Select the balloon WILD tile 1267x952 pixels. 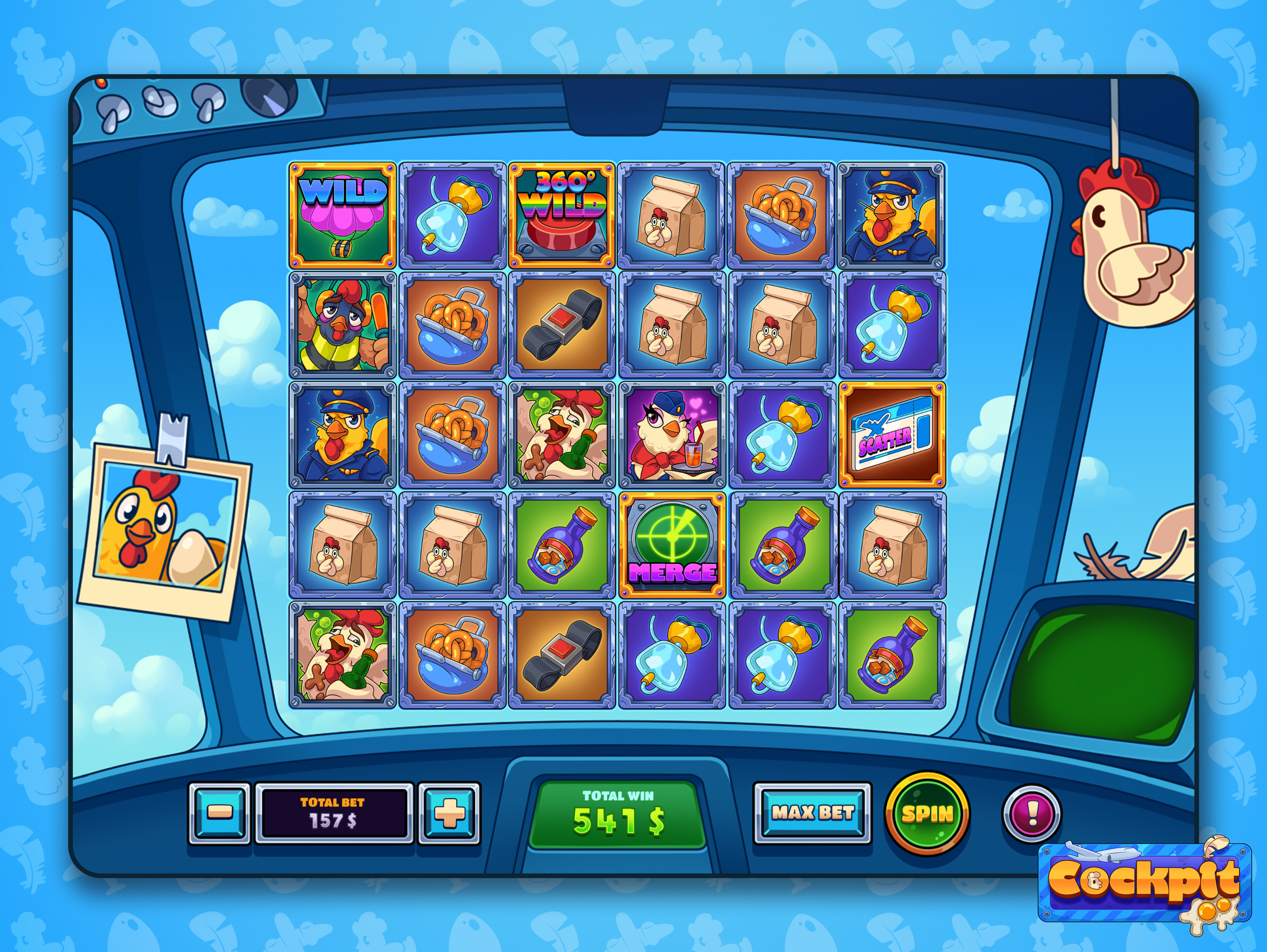343,216
